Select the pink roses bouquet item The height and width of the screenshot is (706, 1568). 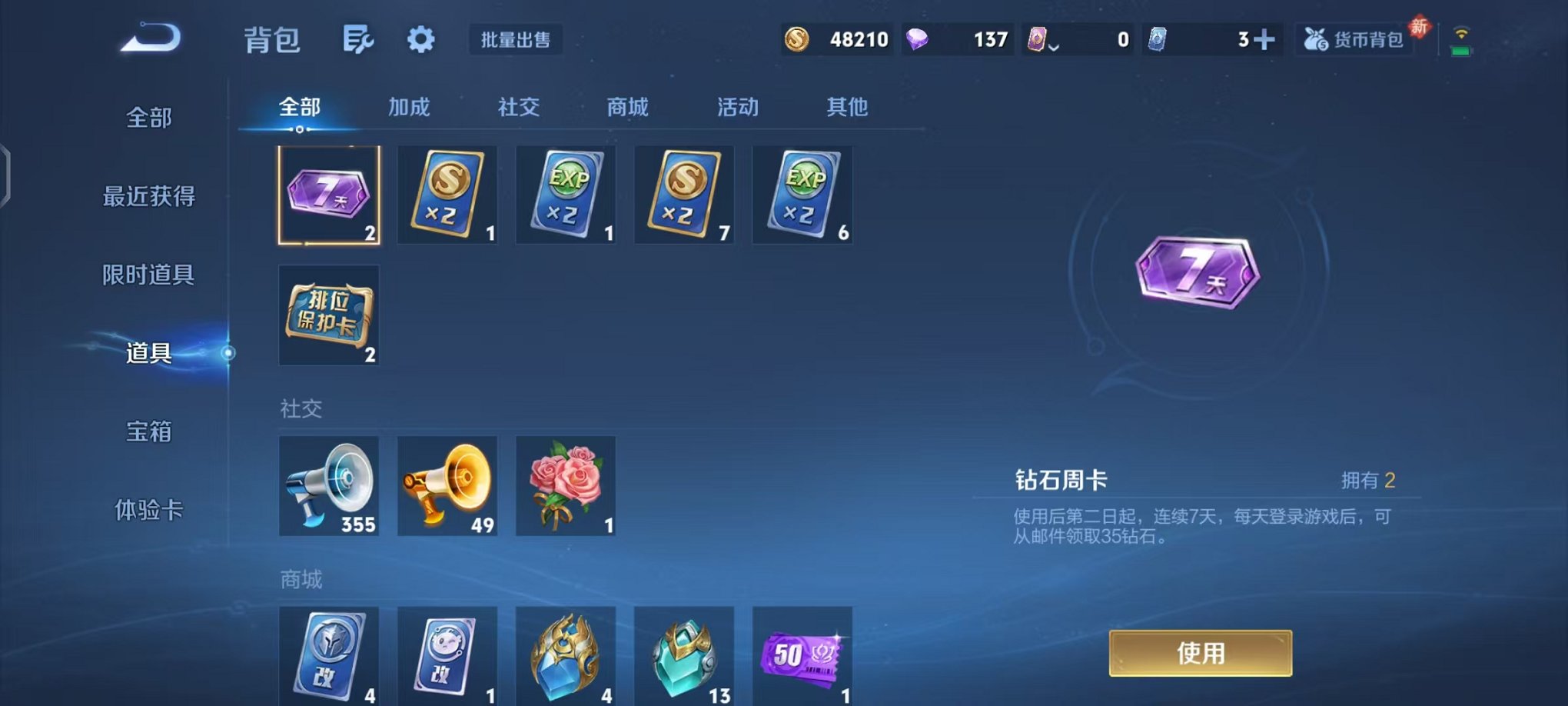pos(566,487)
